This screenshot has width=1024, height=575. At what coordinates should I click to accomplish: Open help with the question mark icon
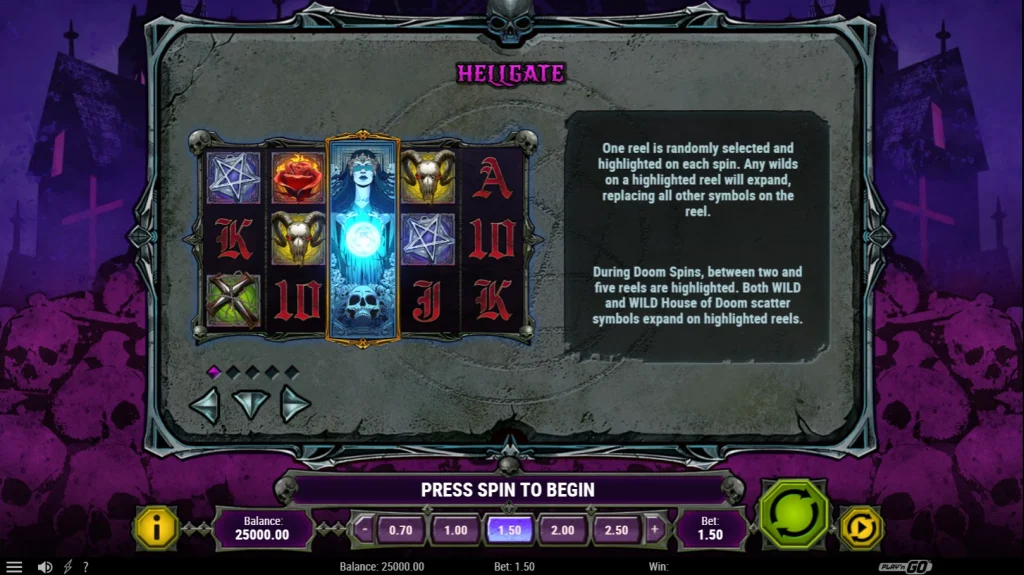(x=85, y=567)
